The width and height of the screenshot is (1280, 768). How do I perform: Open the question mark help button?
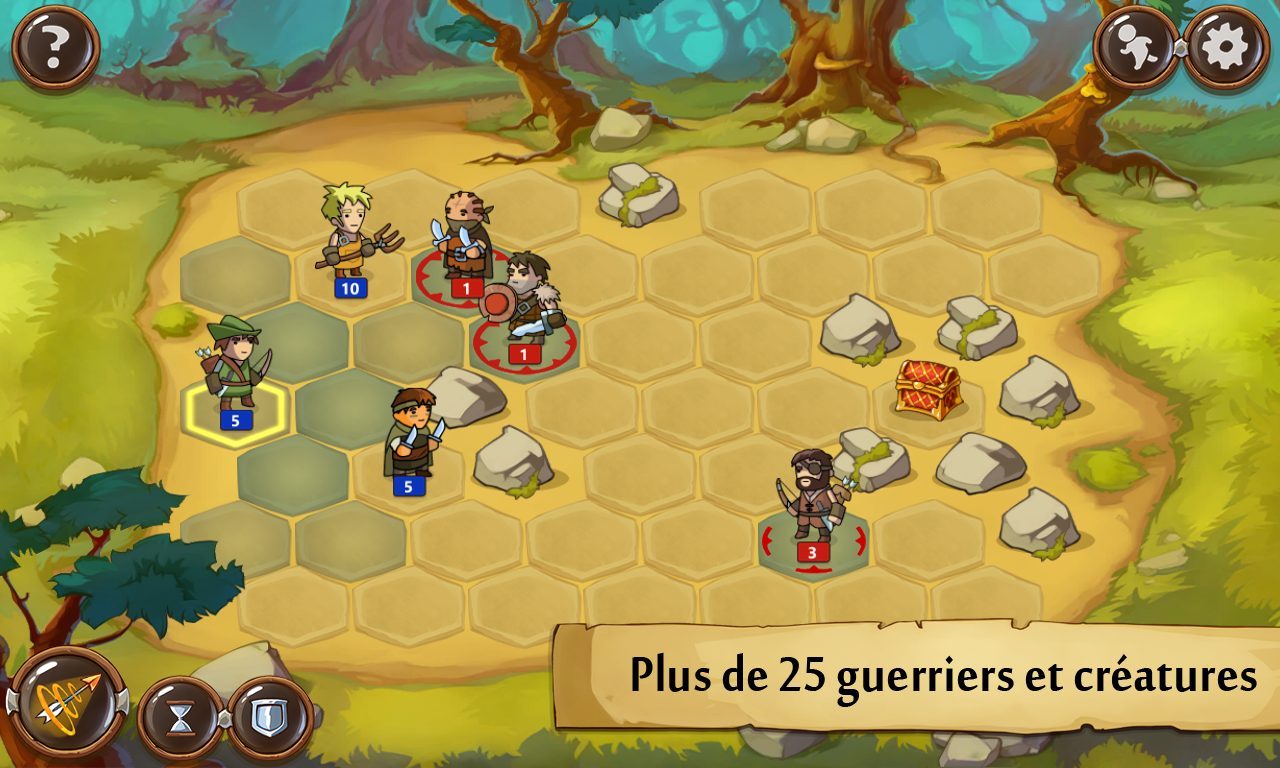click(x=55, y=47)
